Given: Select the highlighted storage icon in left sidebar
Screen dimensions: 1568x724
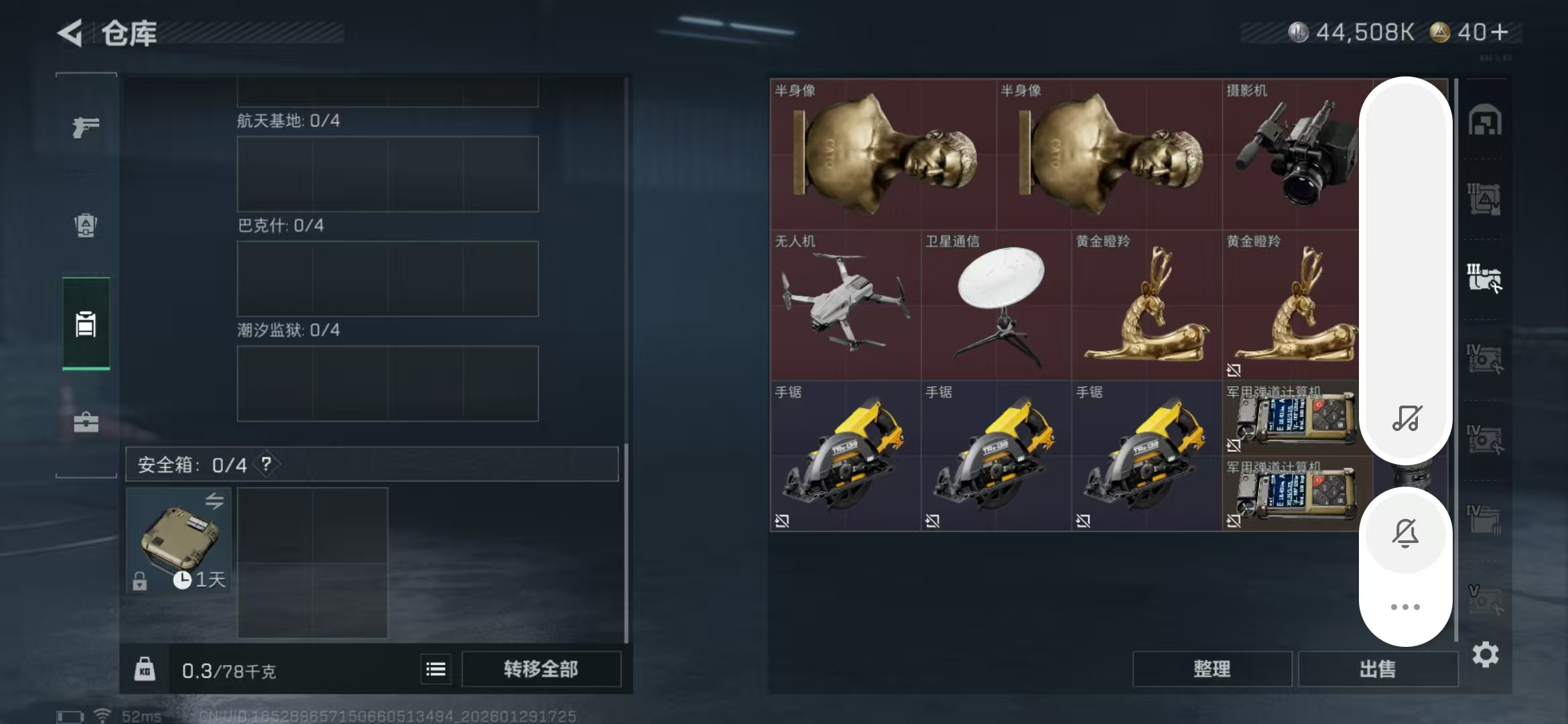Looking at the screenshot, I should coord(86,324).
